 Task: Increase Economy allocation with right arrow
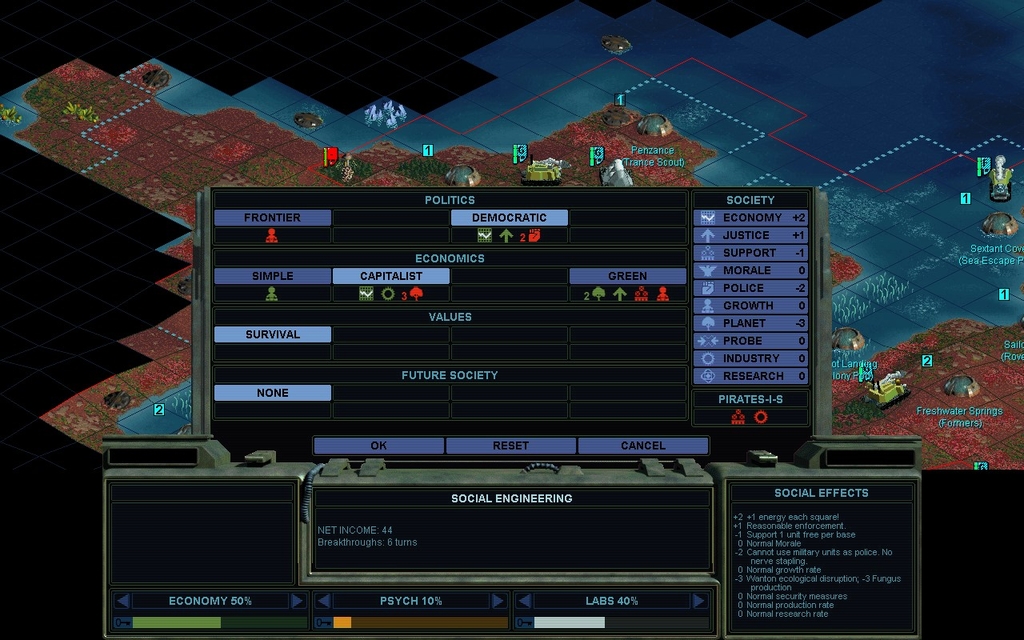[297, 601]
